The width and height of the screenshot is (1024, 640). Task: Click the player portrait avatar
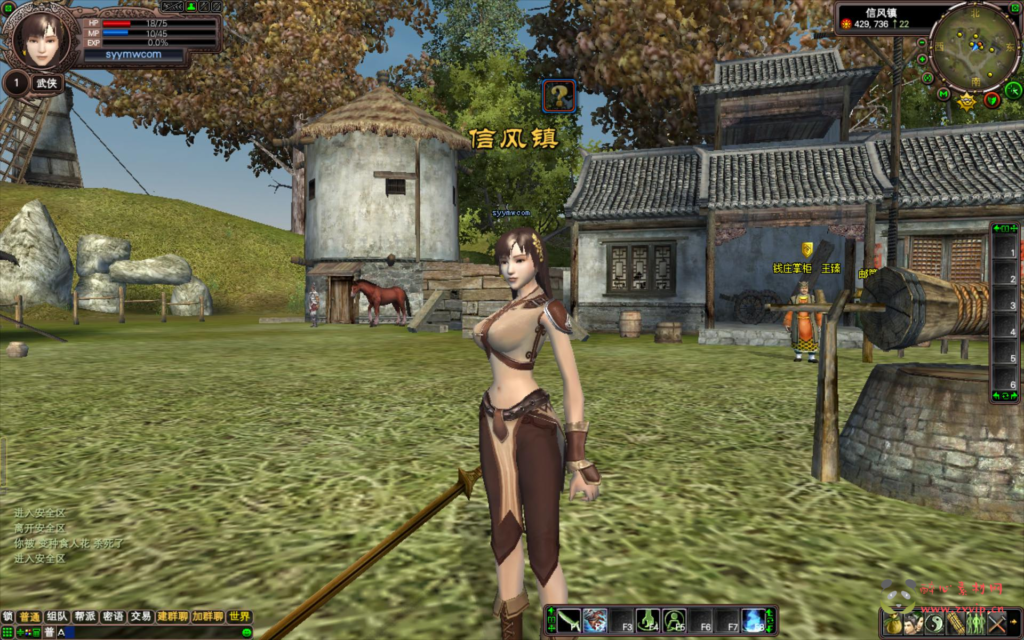click(42, 38)
